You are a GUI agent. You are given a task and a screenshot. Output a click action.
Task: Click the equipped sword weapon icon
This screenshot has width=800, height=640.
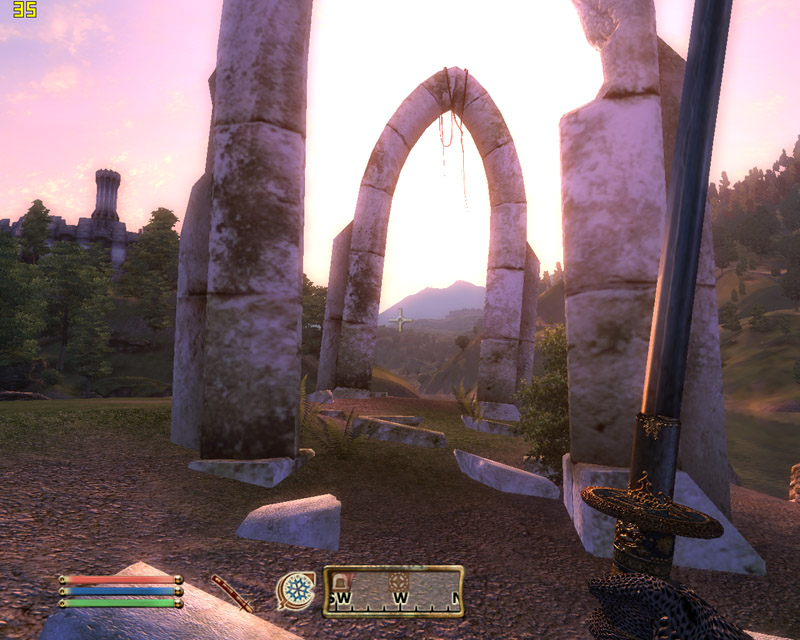(x=232, y=592)
